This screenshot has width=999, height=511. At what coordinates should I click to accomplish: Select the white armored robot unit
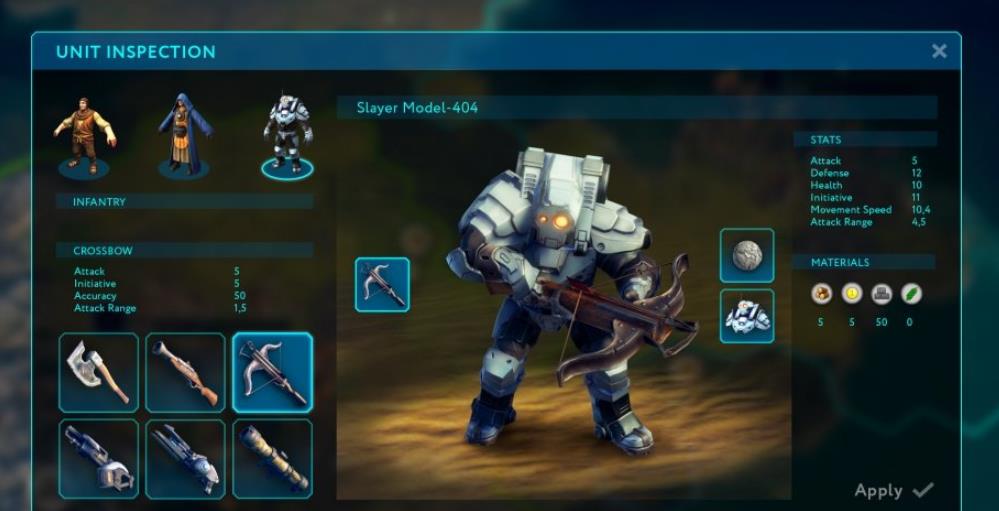pyautogui.click(x=287, y=135)
